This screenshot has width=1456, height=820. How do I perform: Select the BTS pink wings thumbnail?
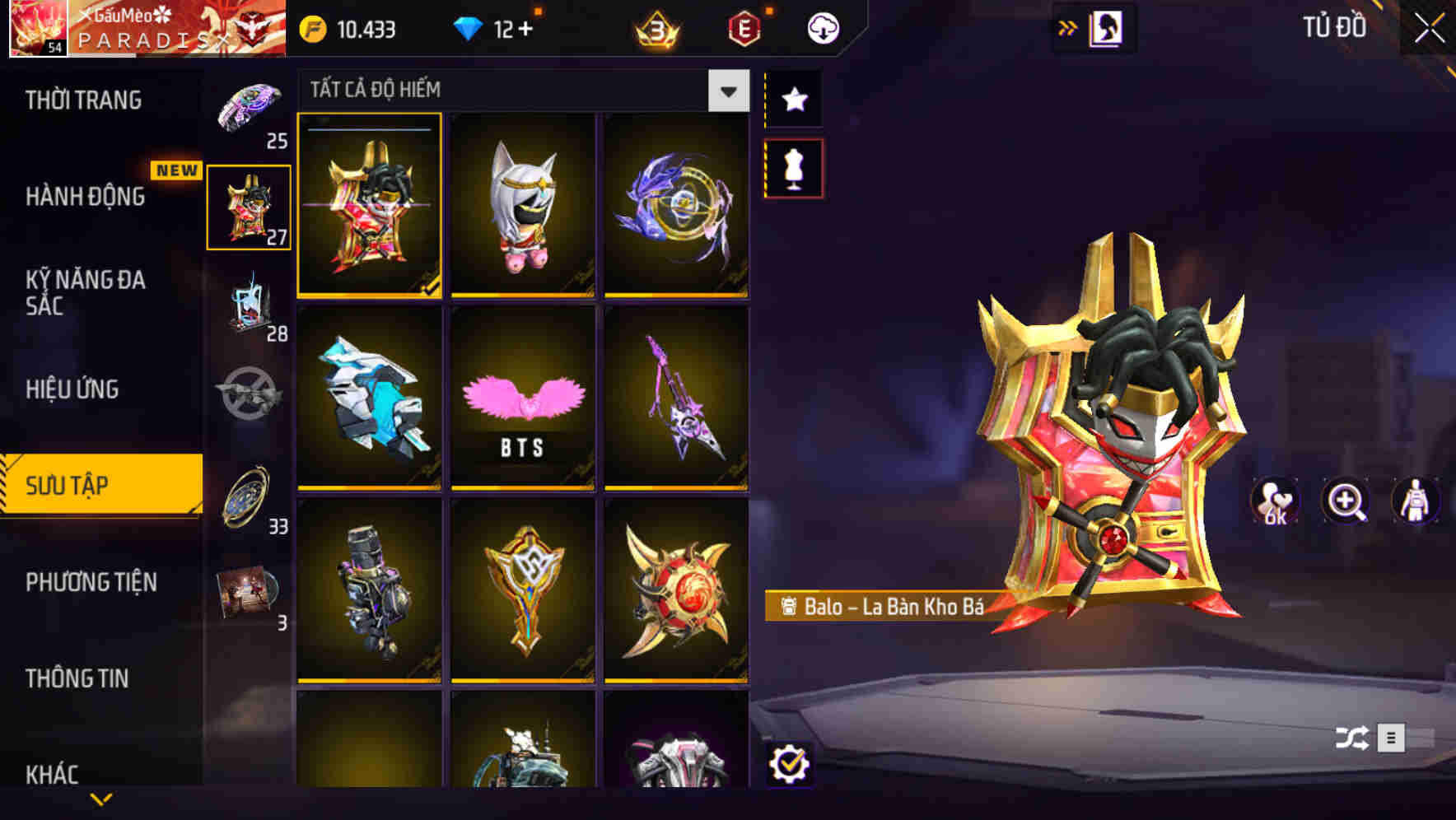(523, 401)
